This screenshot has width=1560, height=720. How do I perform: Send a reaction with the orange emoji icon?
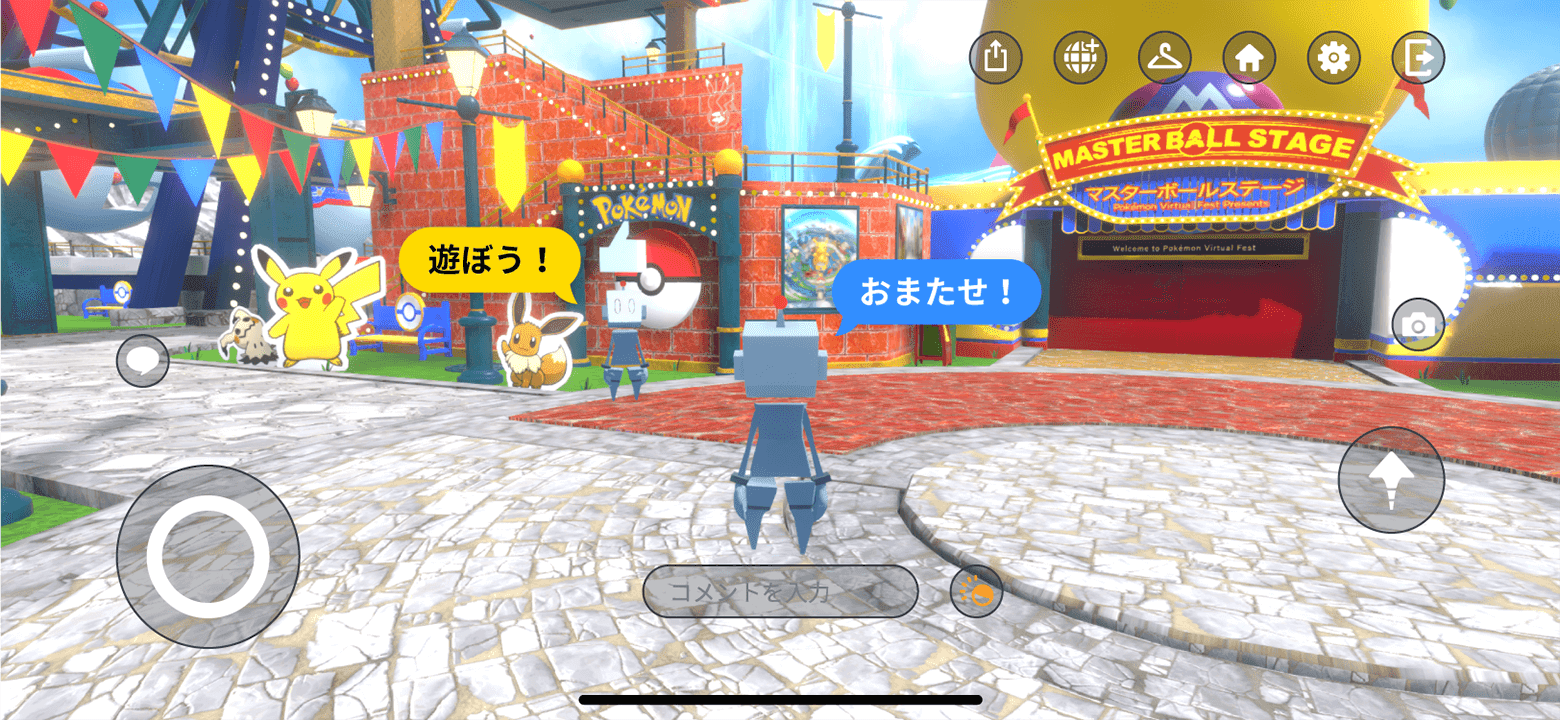coord(975,592)
